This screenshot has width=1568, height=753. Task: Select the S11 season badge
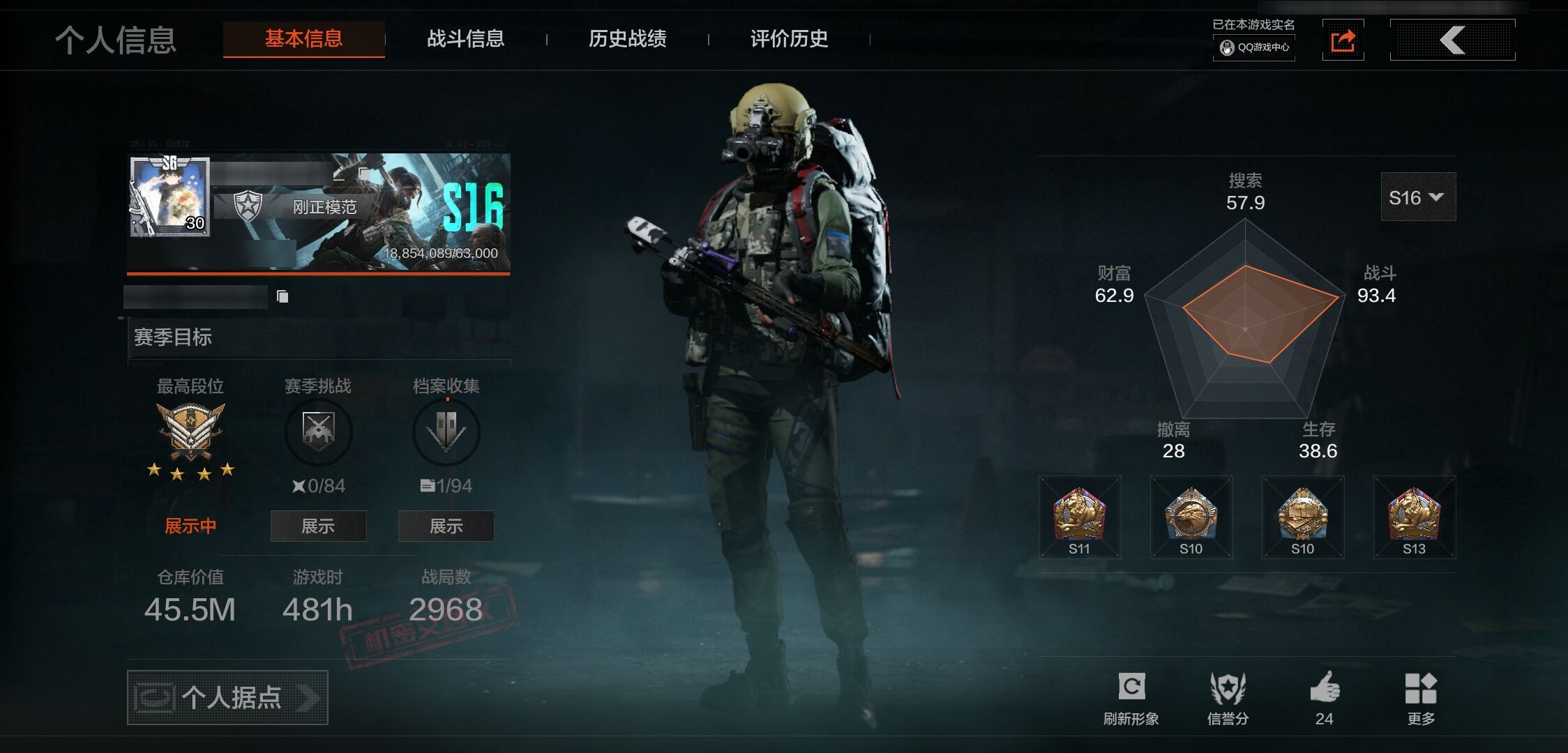pyautogui.click(x=1079, y=517)
